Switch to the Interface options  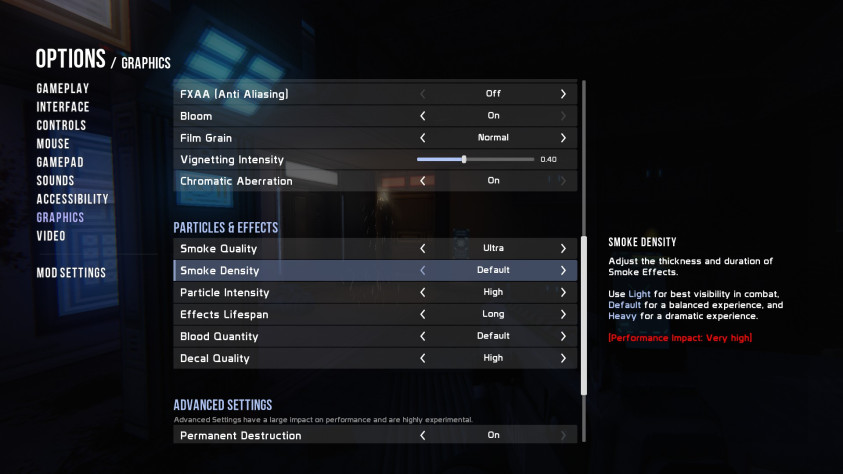coord(62,107)
